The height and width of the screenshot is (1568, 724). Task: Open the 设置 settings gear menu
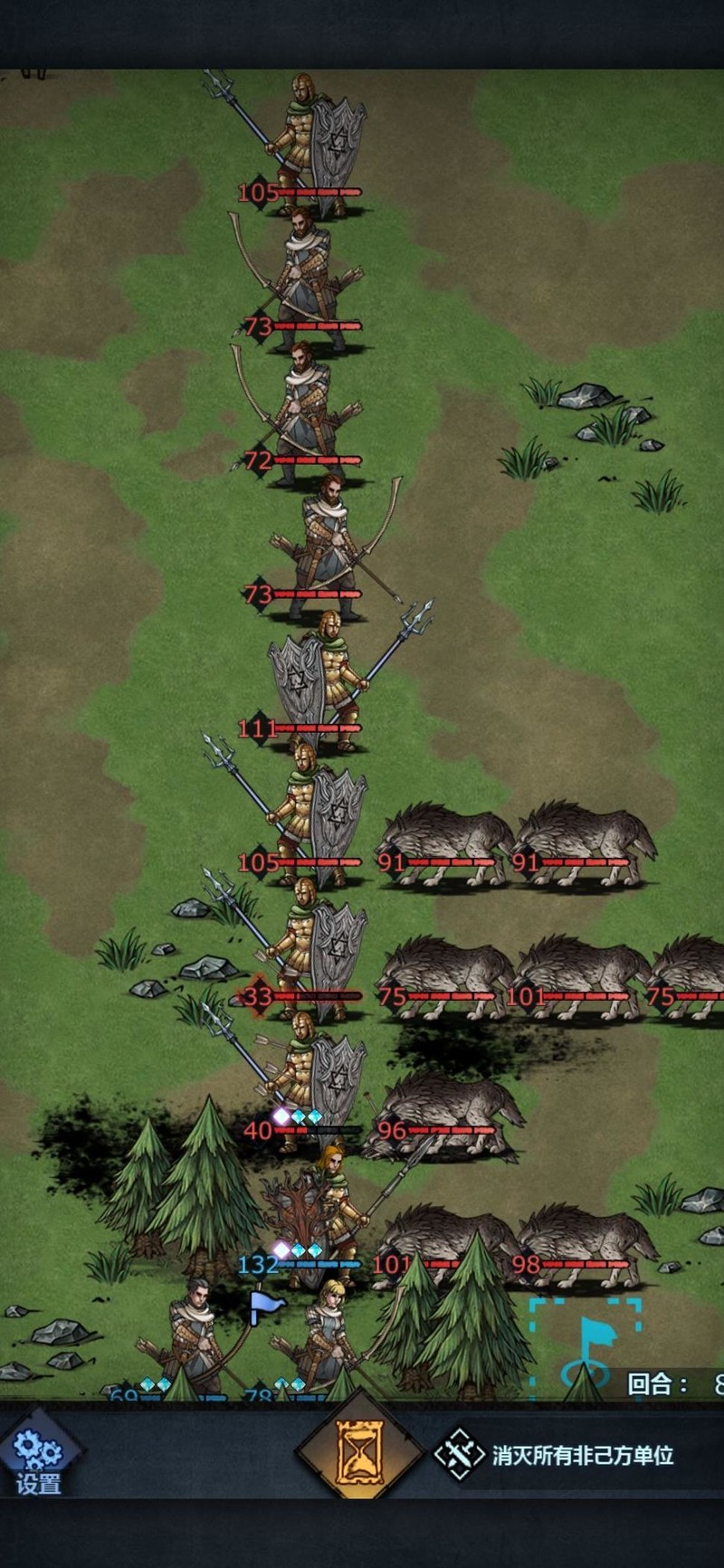(x=38, y=1459)
